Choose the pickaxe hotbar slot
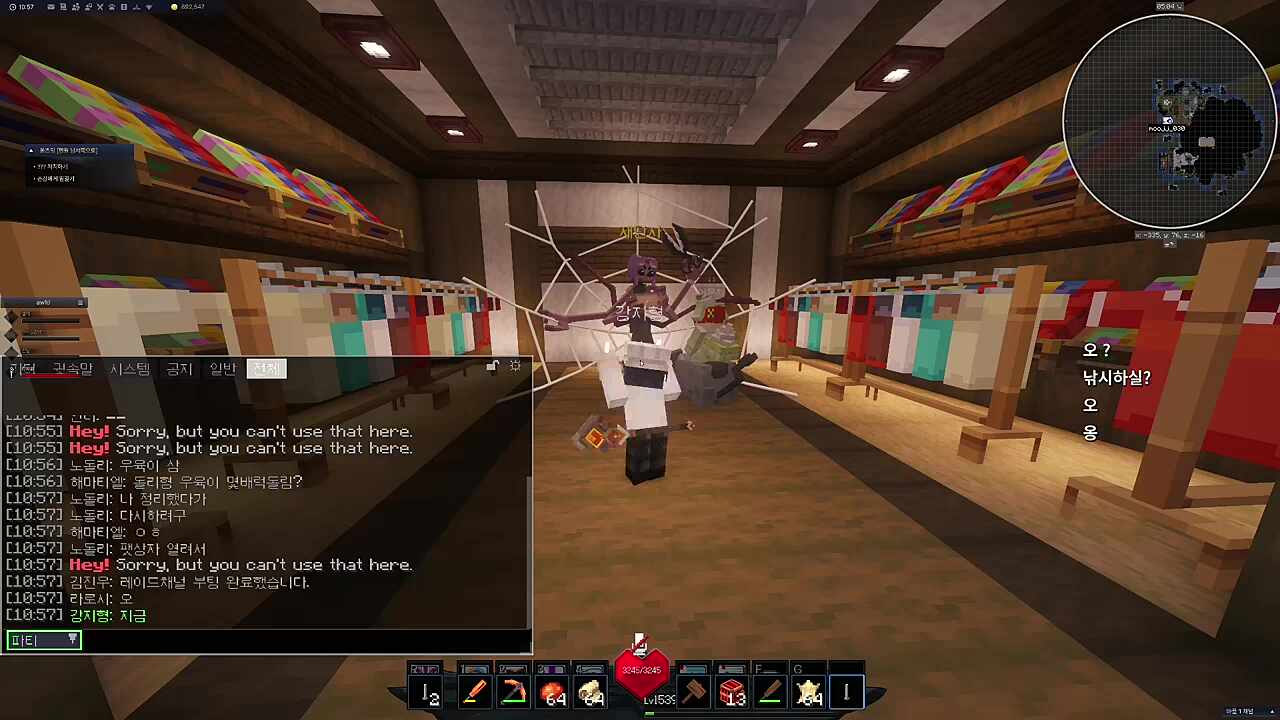The height and width of the screenshot is (720, 1280). pyautogui.click(x=513, y=692)
